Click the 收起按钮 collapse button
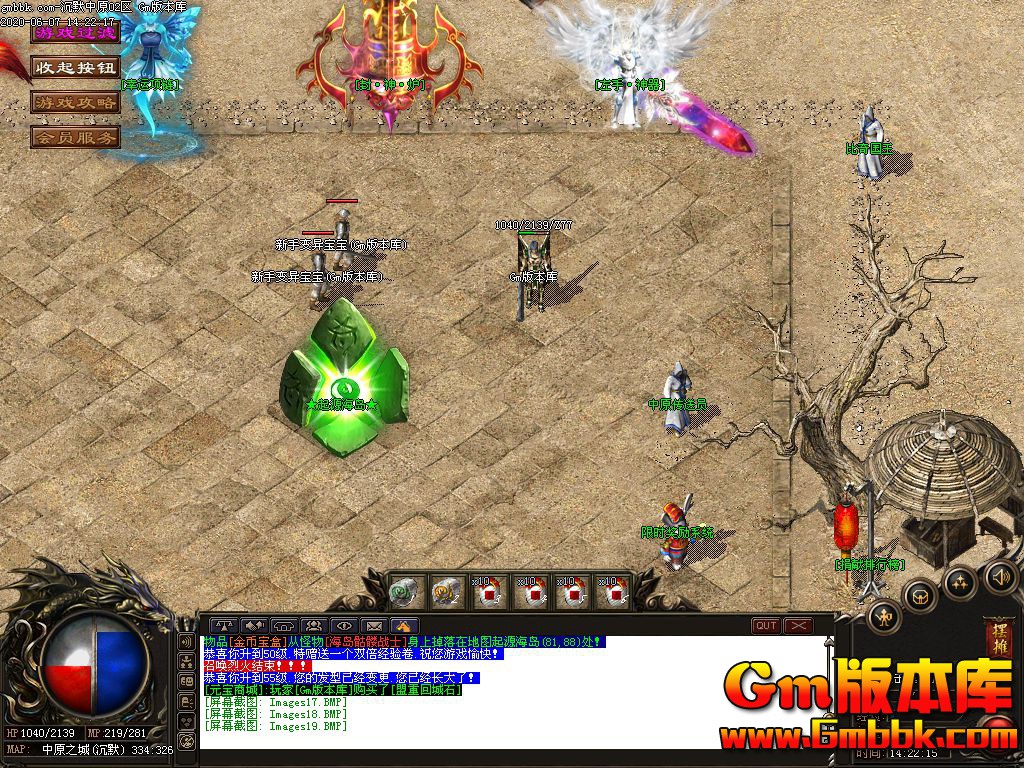The width and height of the screenshot is (1024, 768). point(75,68)
